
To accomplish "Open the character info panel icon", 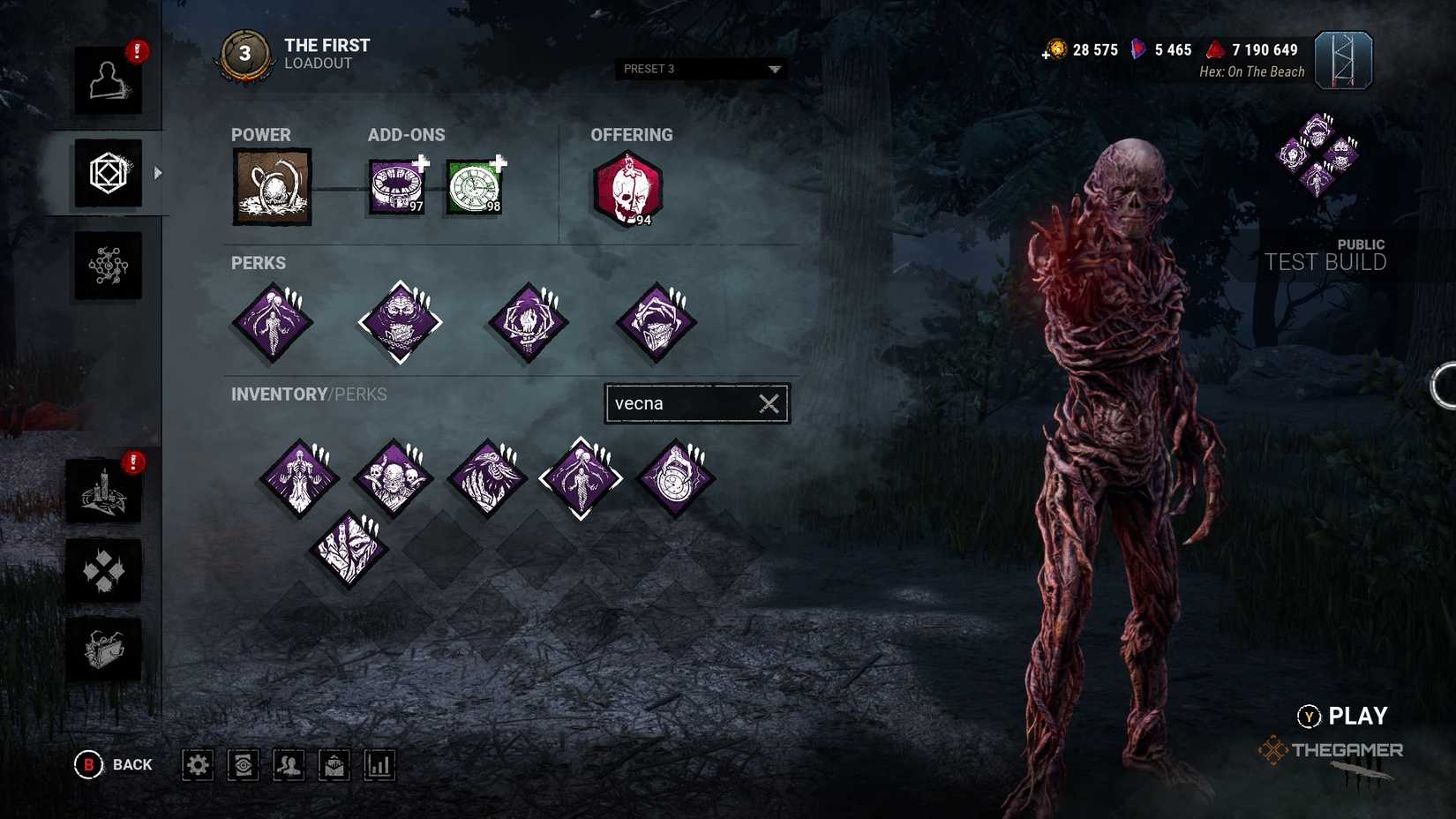I will (x=108, y=81).
